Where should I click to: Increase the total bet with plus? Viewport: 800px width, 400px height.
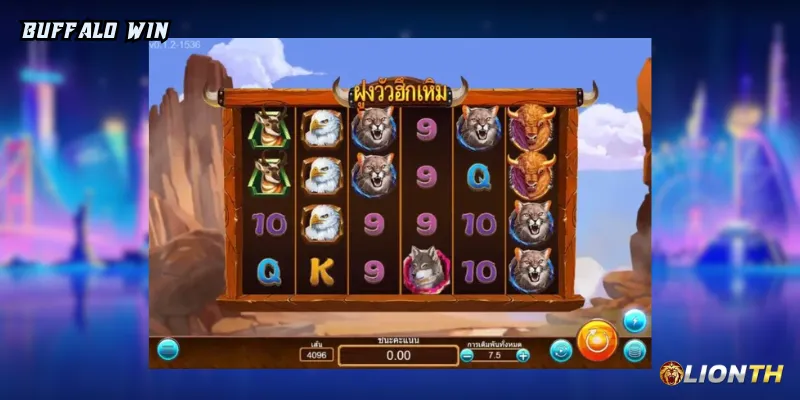(523, 355)
